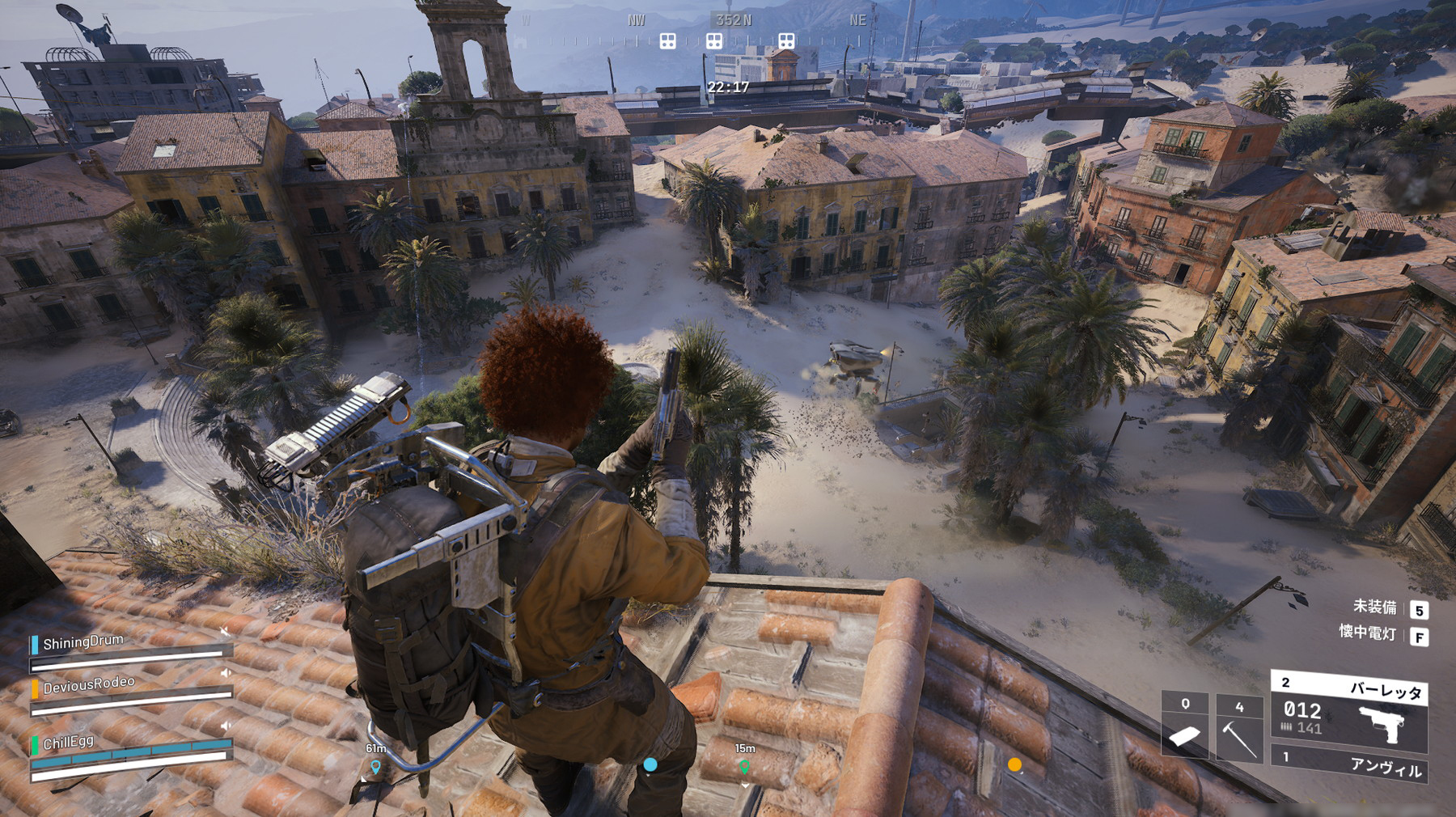Toggle ShiningDrum's muted speaker icon
The image size is (1456, 817).
coord(225,629)
